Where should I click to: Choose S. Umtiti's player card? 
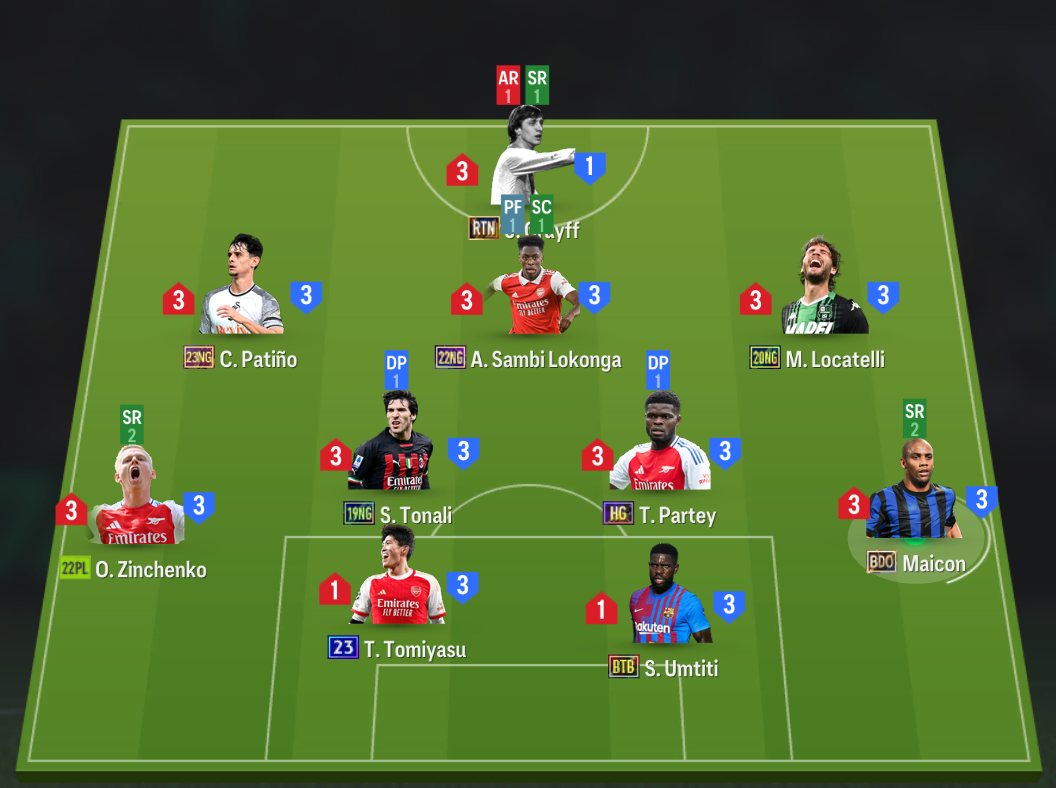[x=667, y=600]
